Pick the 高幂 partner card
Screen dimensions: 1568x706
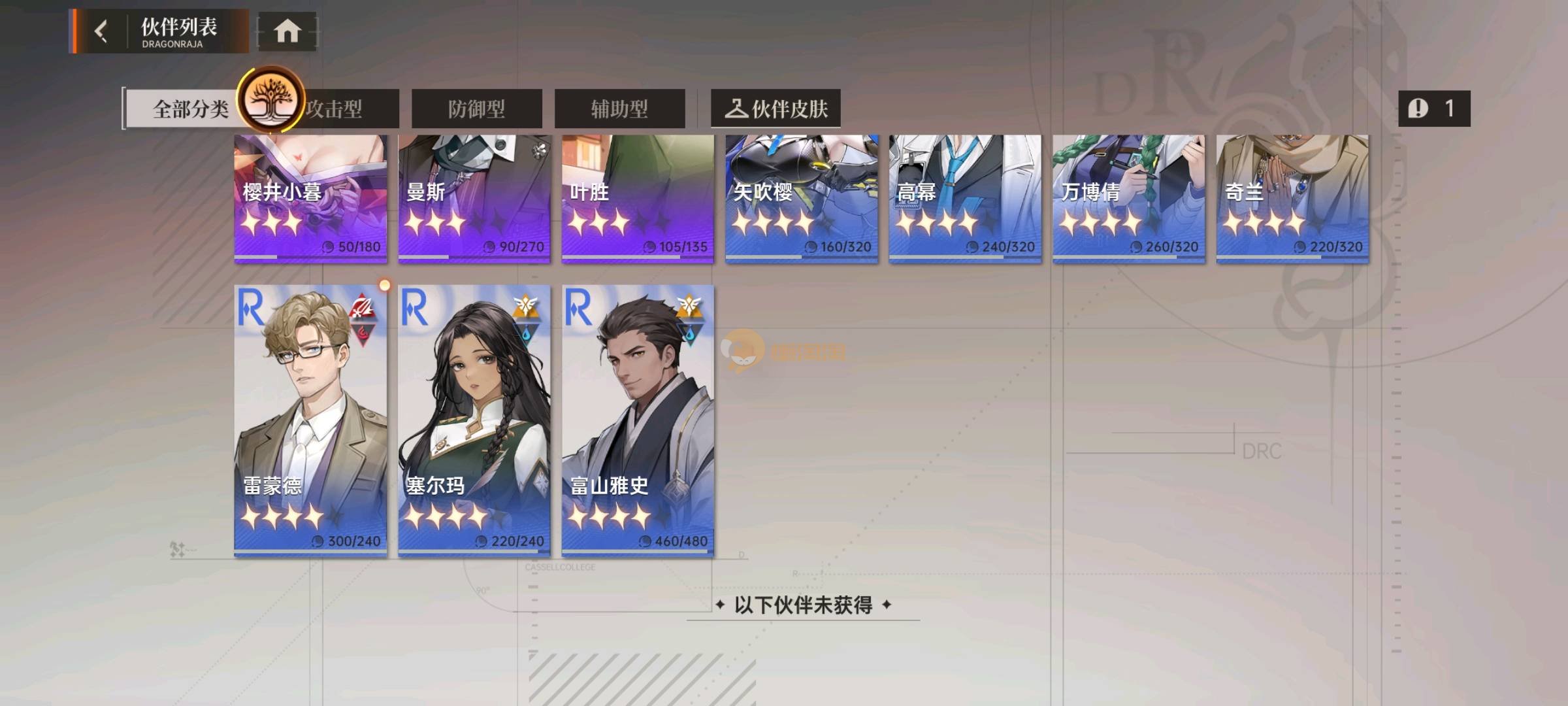(965, 199)
